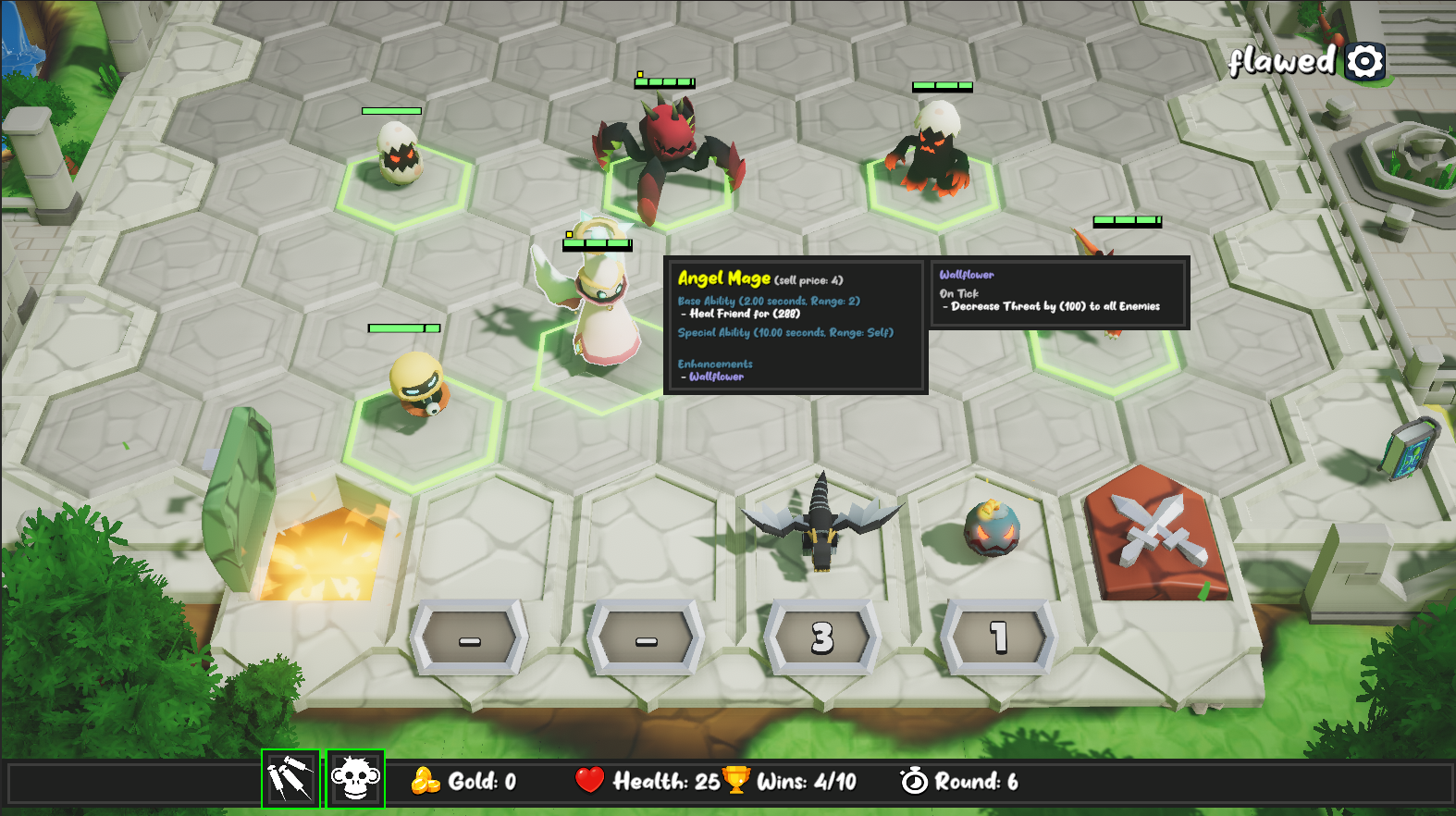Screen dimensions: 1456x816
Task: Expand the empty dash bench slot
Action: coord(467,638)
